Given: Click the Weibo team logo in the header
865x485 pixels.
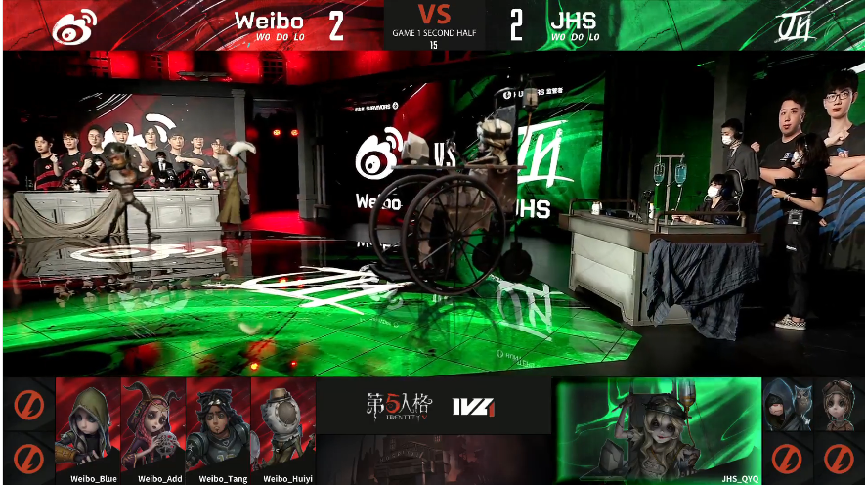Looking at the screenshot, I should point(74,25).
